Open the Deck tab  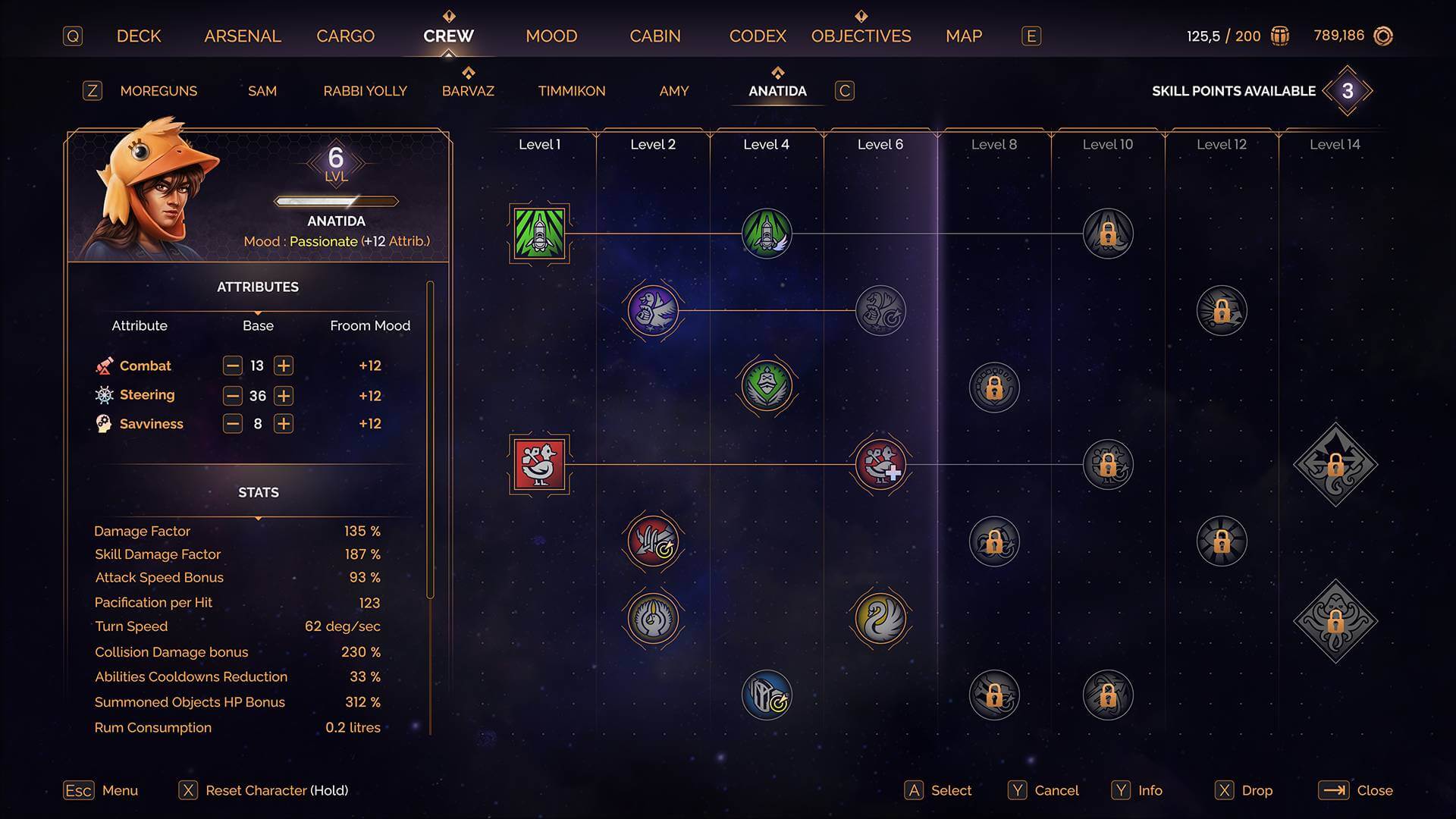click(139, 36)
